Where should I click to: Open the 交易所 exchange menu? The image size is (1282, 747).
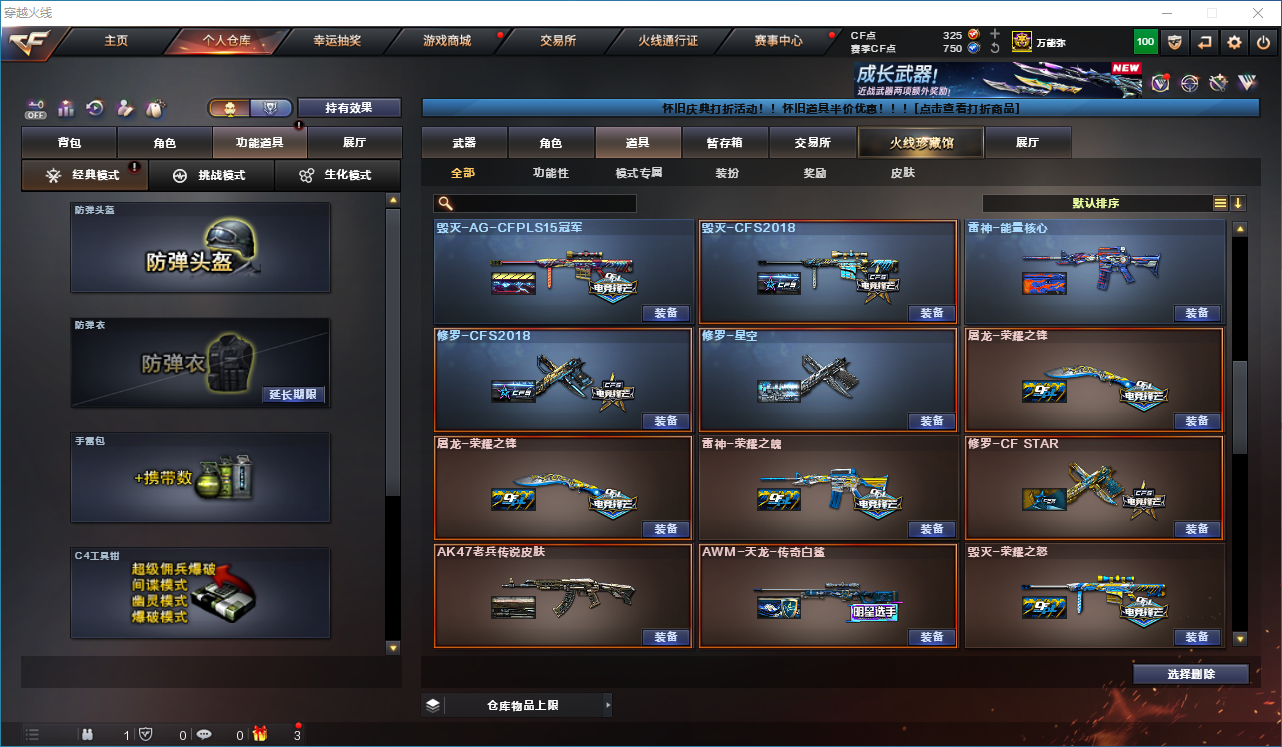tap(558, 41)
